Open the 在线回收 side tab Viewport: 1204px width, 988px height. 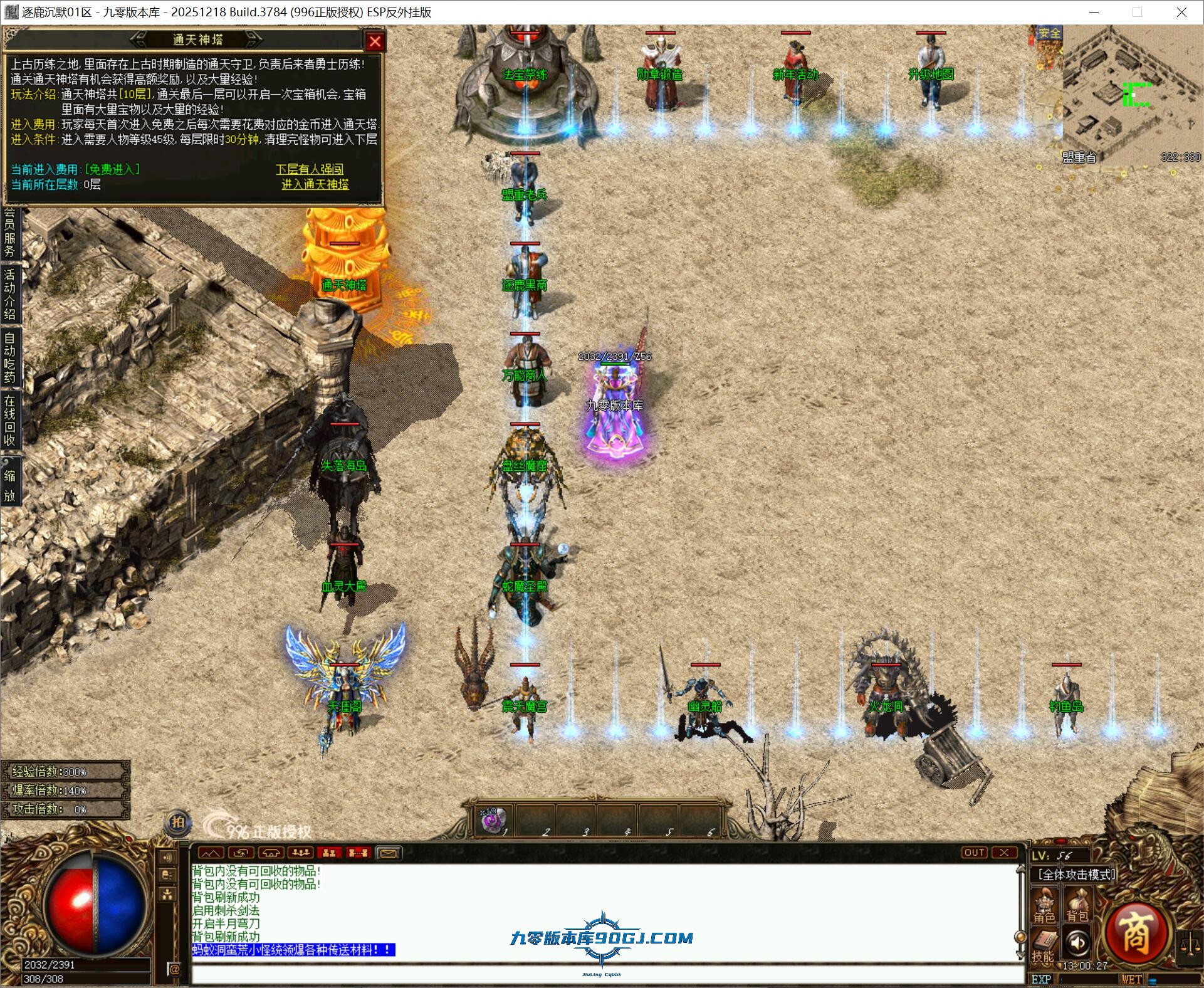(x=9, y=420)
